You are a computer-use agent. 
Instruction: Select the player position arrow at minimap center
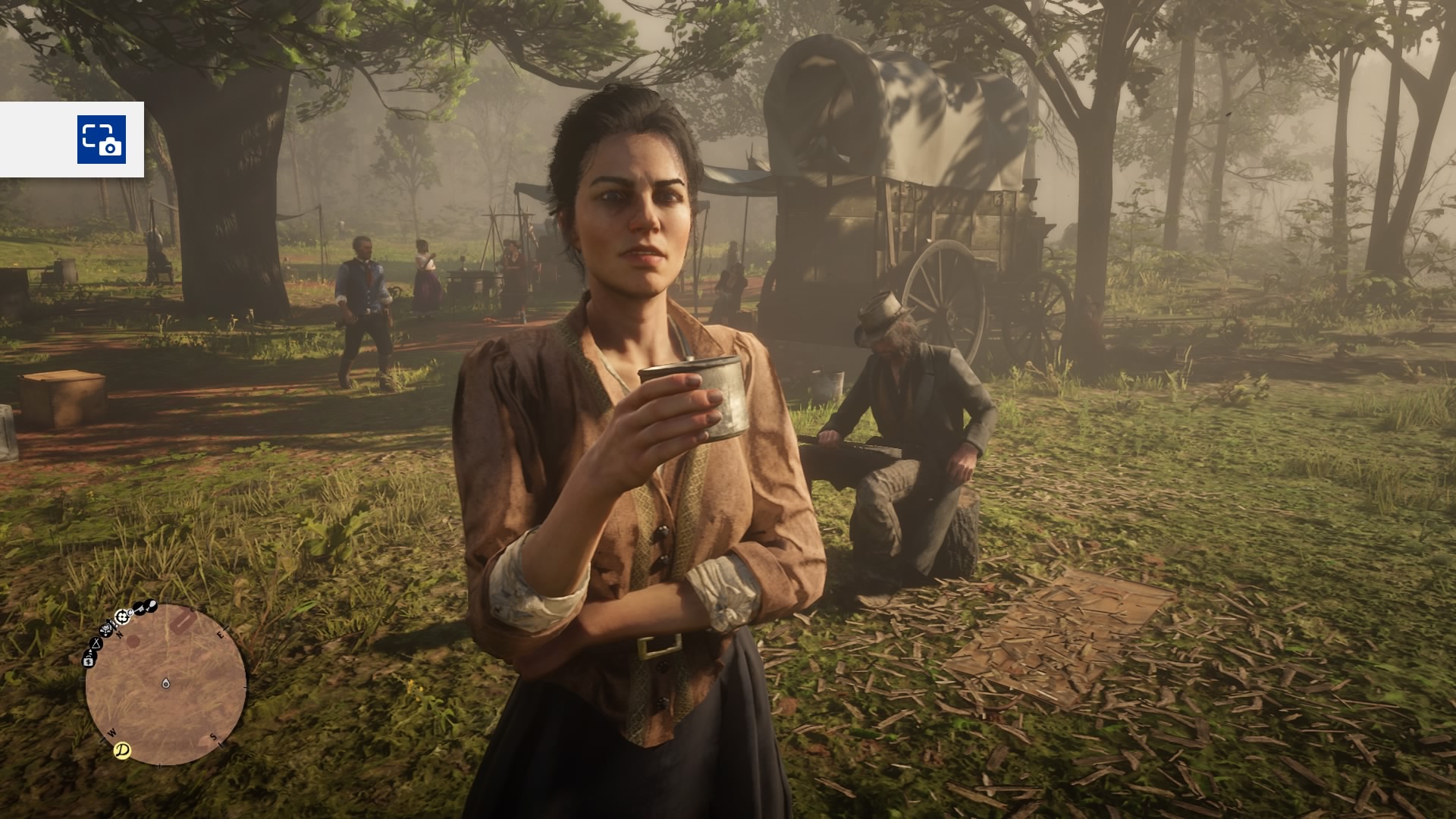tap(165, 683)
